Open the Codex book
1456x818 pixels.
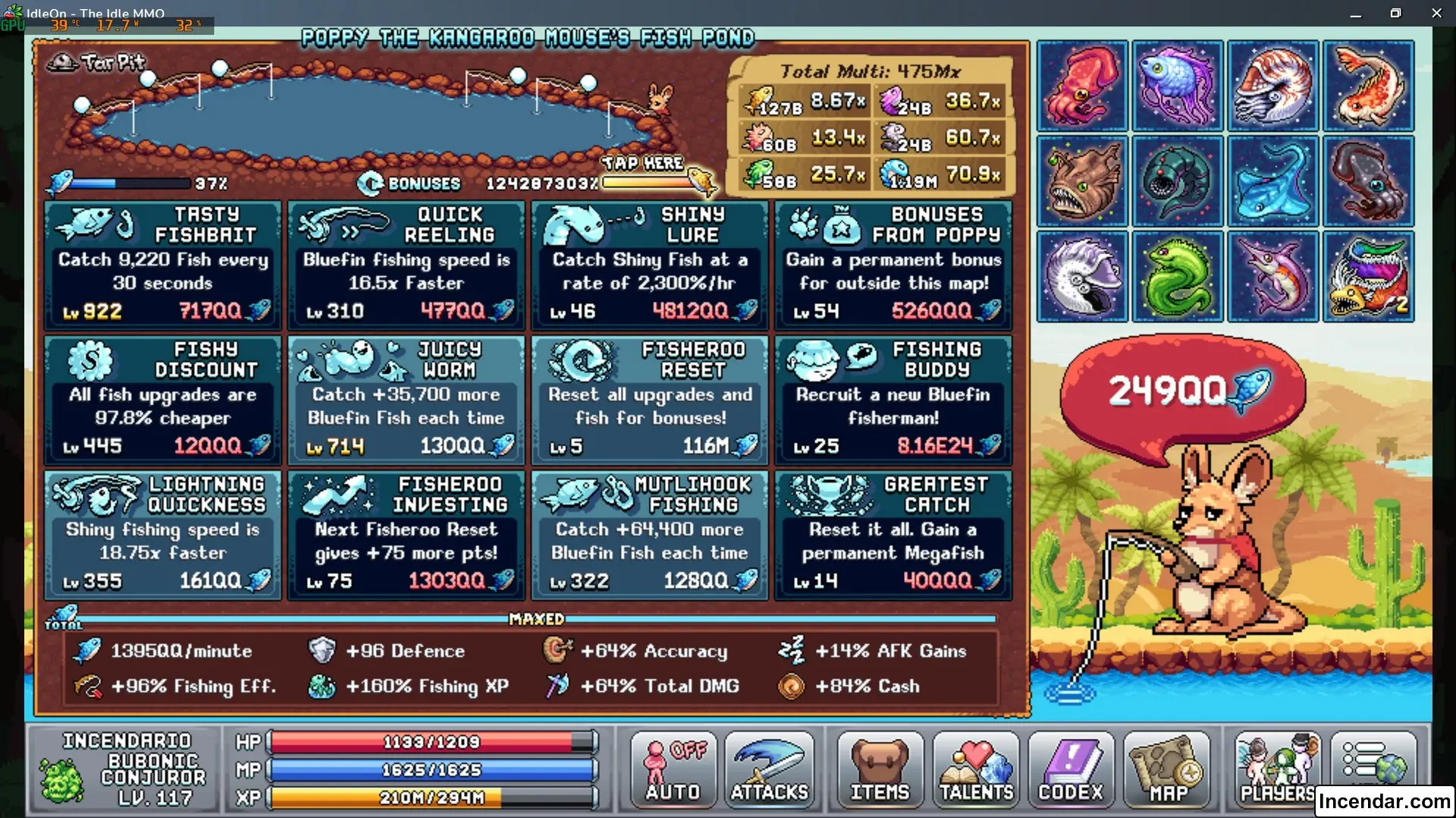coord(1071,769)
